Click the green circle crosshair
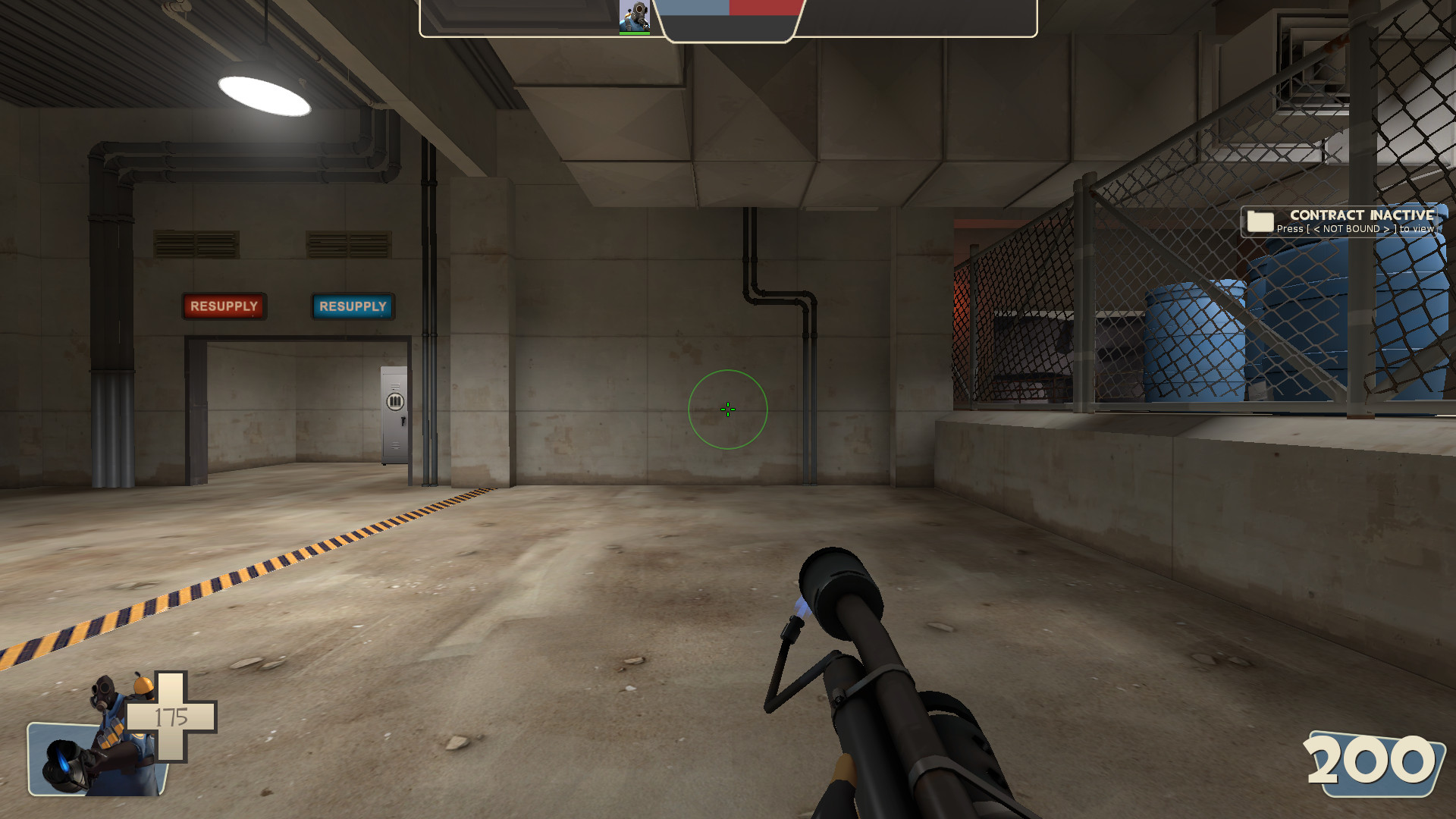1456x819 pixels. coord(726,409)
